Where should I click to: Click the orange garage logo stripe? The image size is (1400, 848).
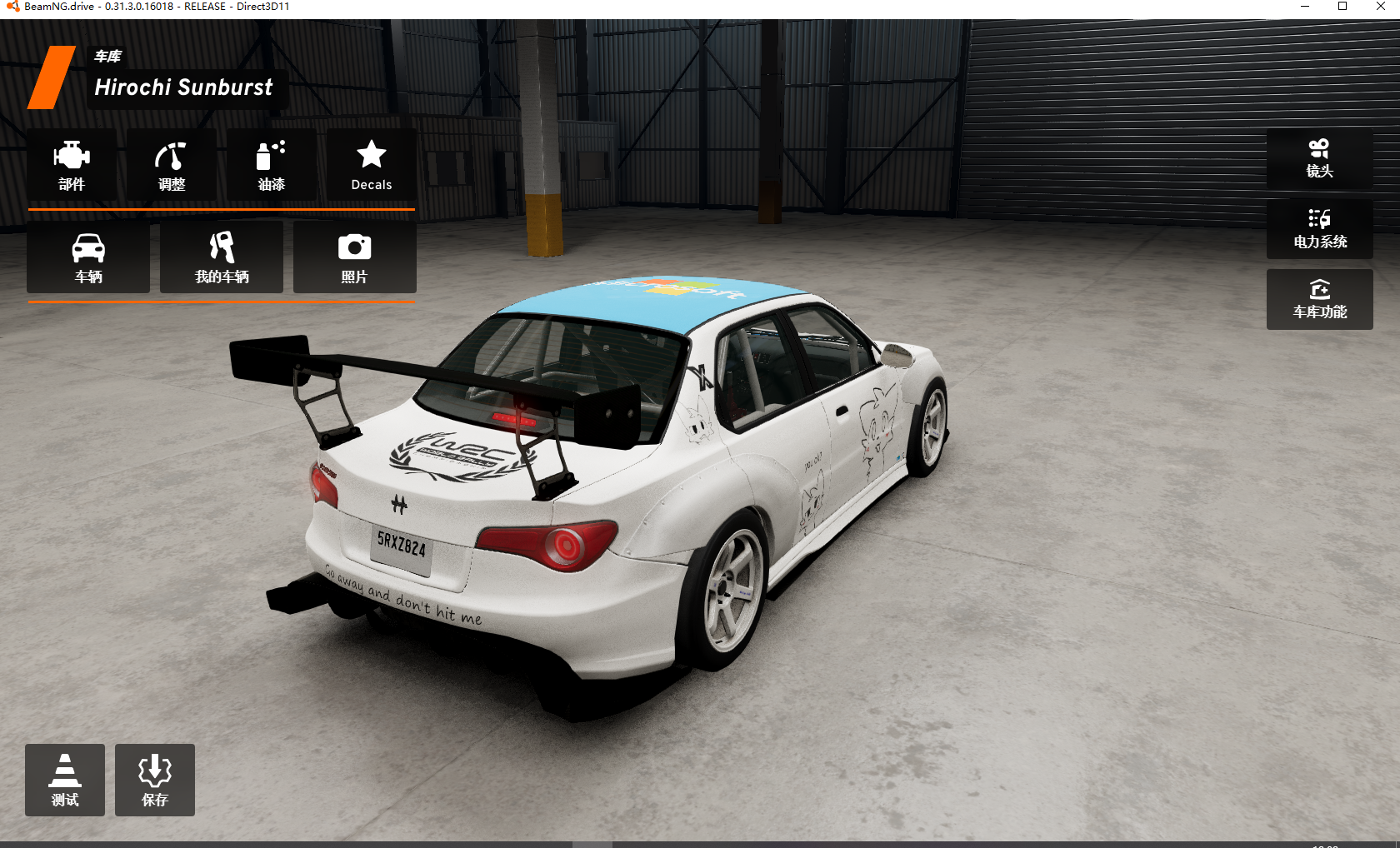click(50, 79)
